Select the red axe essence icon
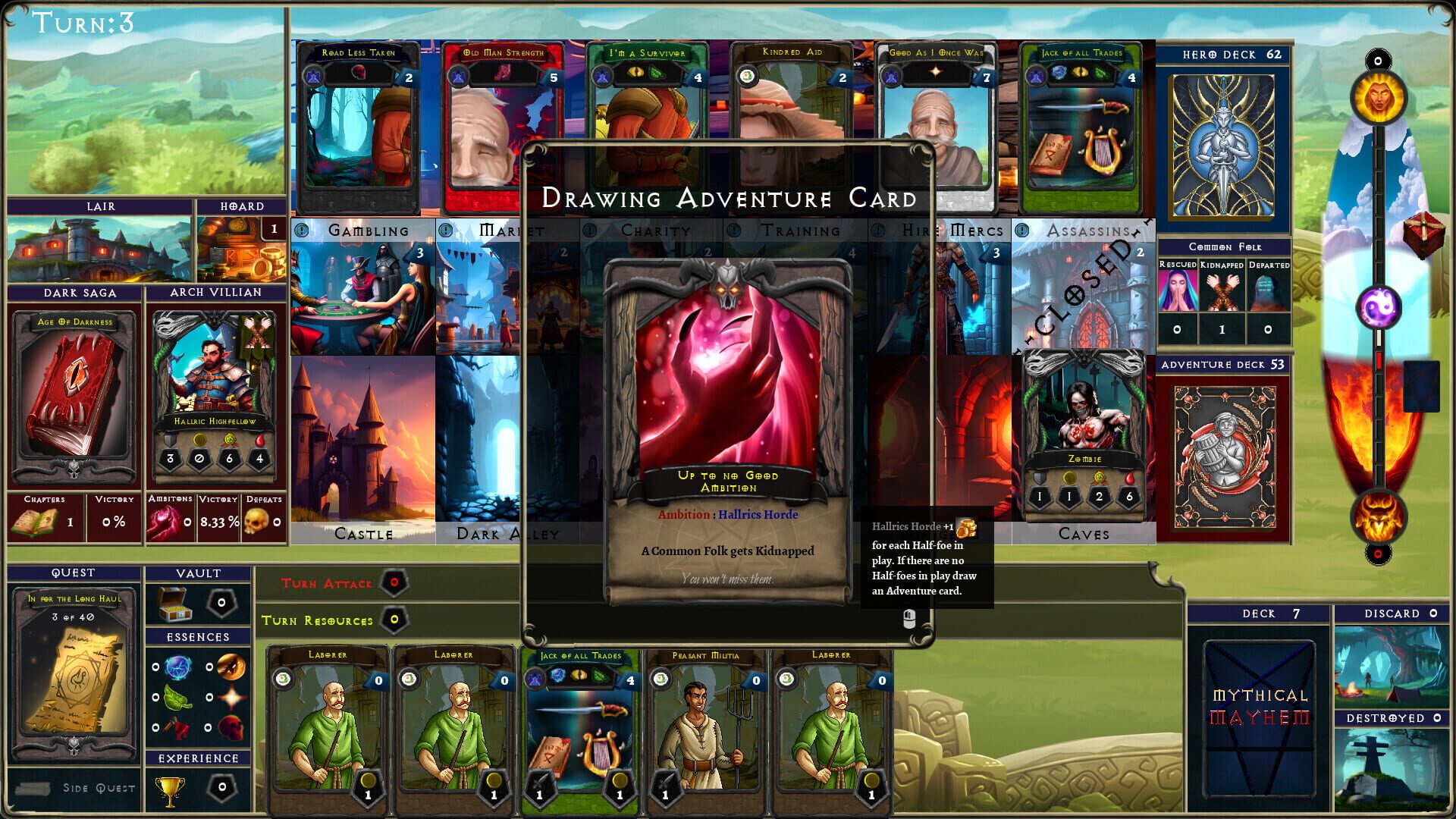The image size is (1456, 819). click(x=177, y=726)
